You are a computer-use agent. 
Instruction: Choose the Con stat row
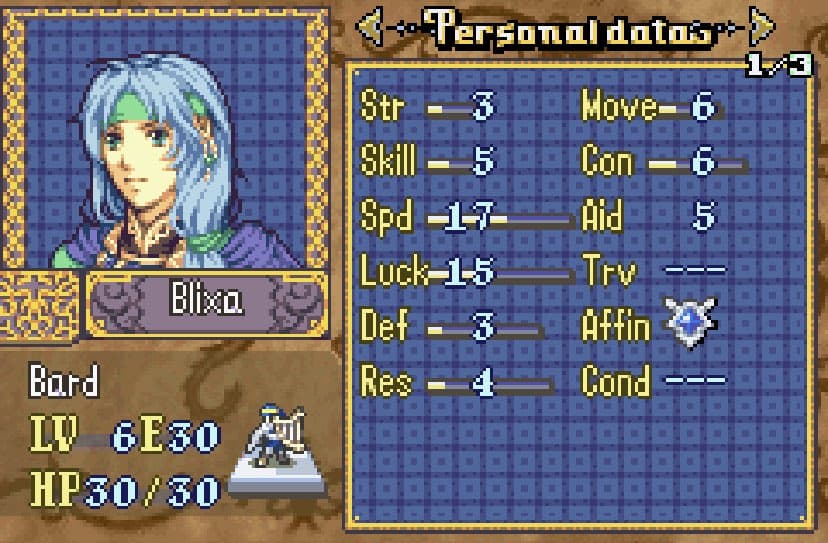click(x=660, y=161)
